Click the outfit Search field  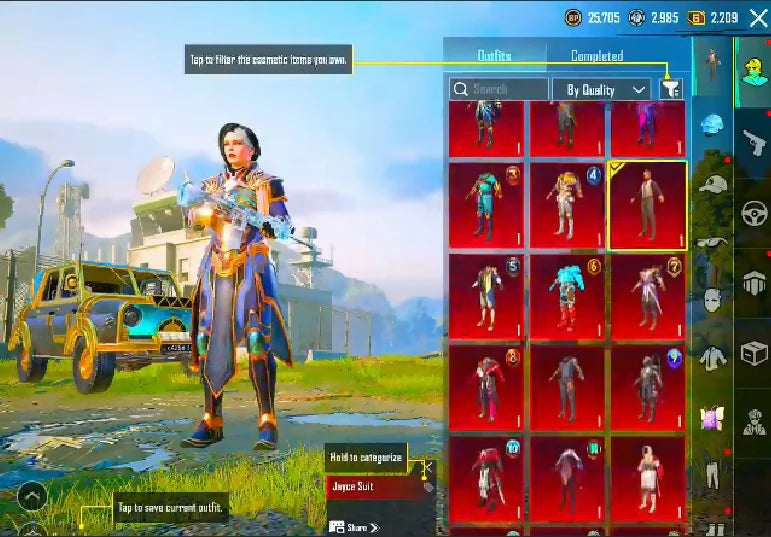tap(498, 89)
